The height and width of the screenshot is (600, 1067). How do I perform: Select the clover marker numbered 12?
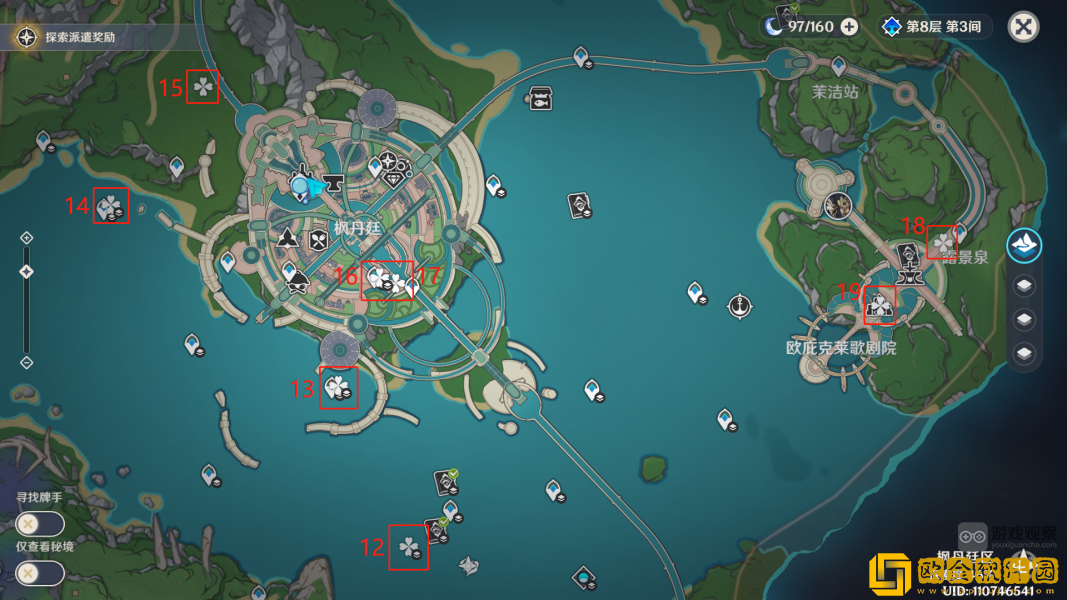tap(408, 547)
